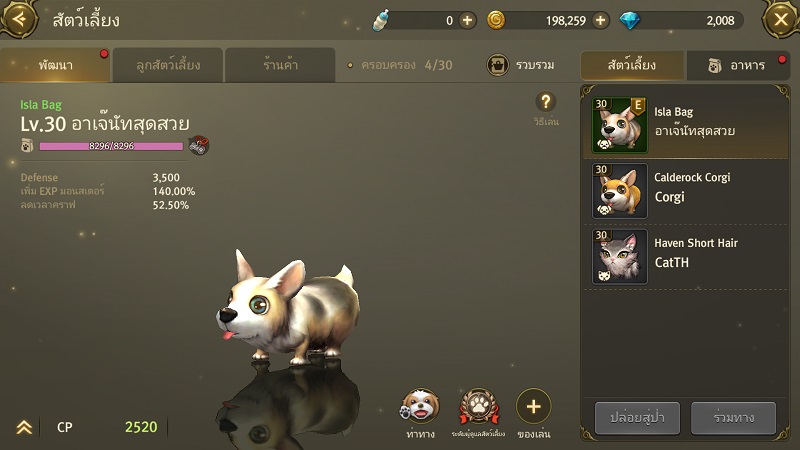
Task: Open the ท่าทาง pet gesture icon
Action: point(419,407)
